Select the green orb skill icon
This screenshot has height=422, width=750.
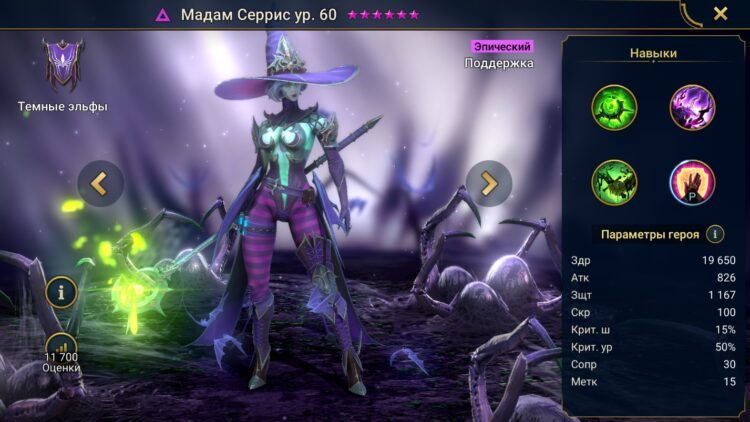pos(614,107)
